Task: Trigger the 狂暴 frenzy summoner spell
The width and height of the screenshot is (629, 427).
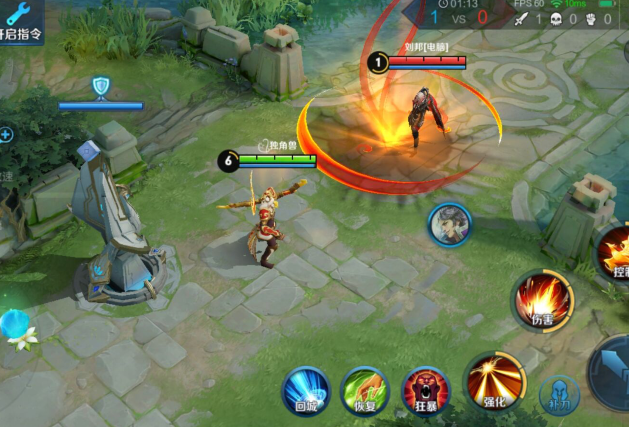Action: pyautogui.click(x=425, y=389)
